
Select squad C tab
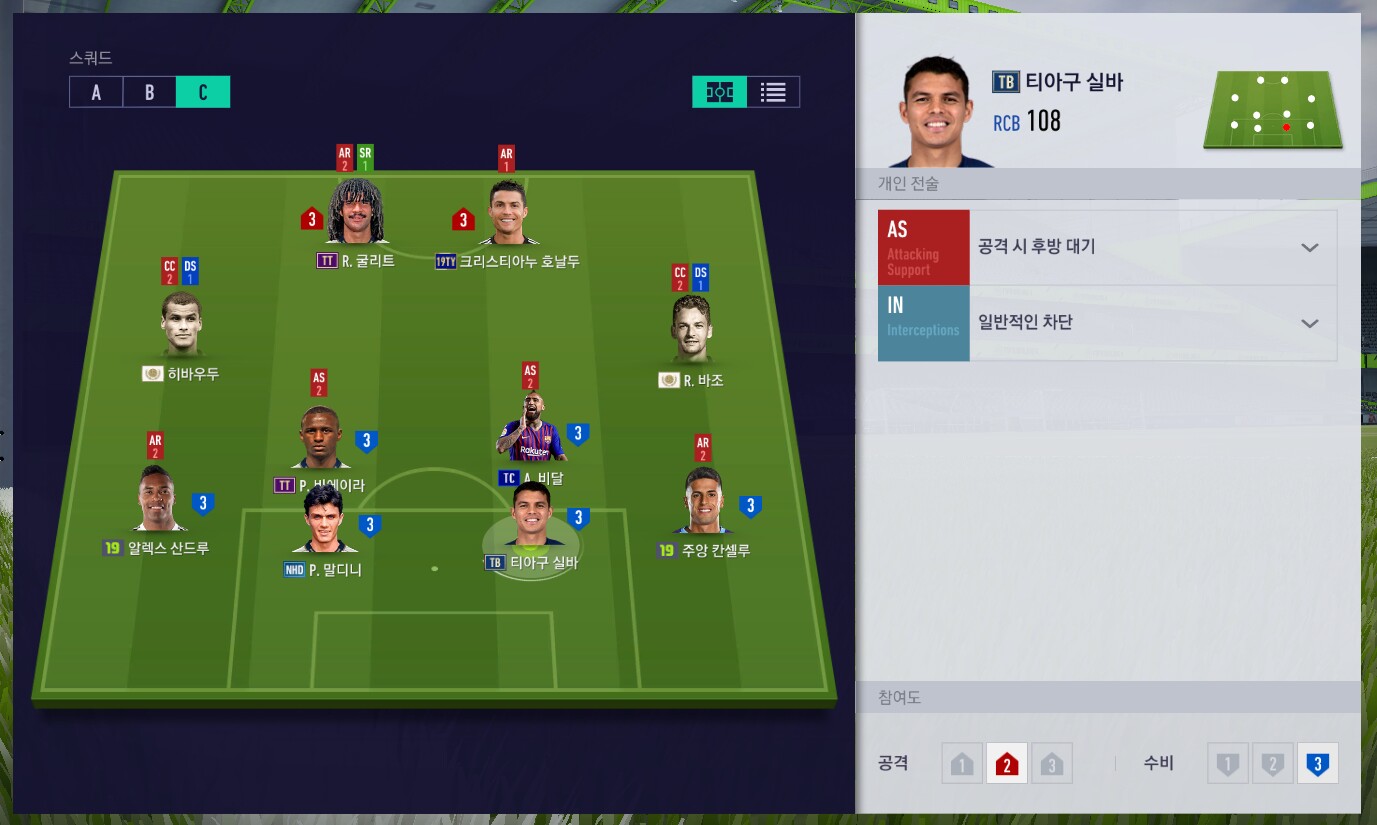(x=203, y=92)
